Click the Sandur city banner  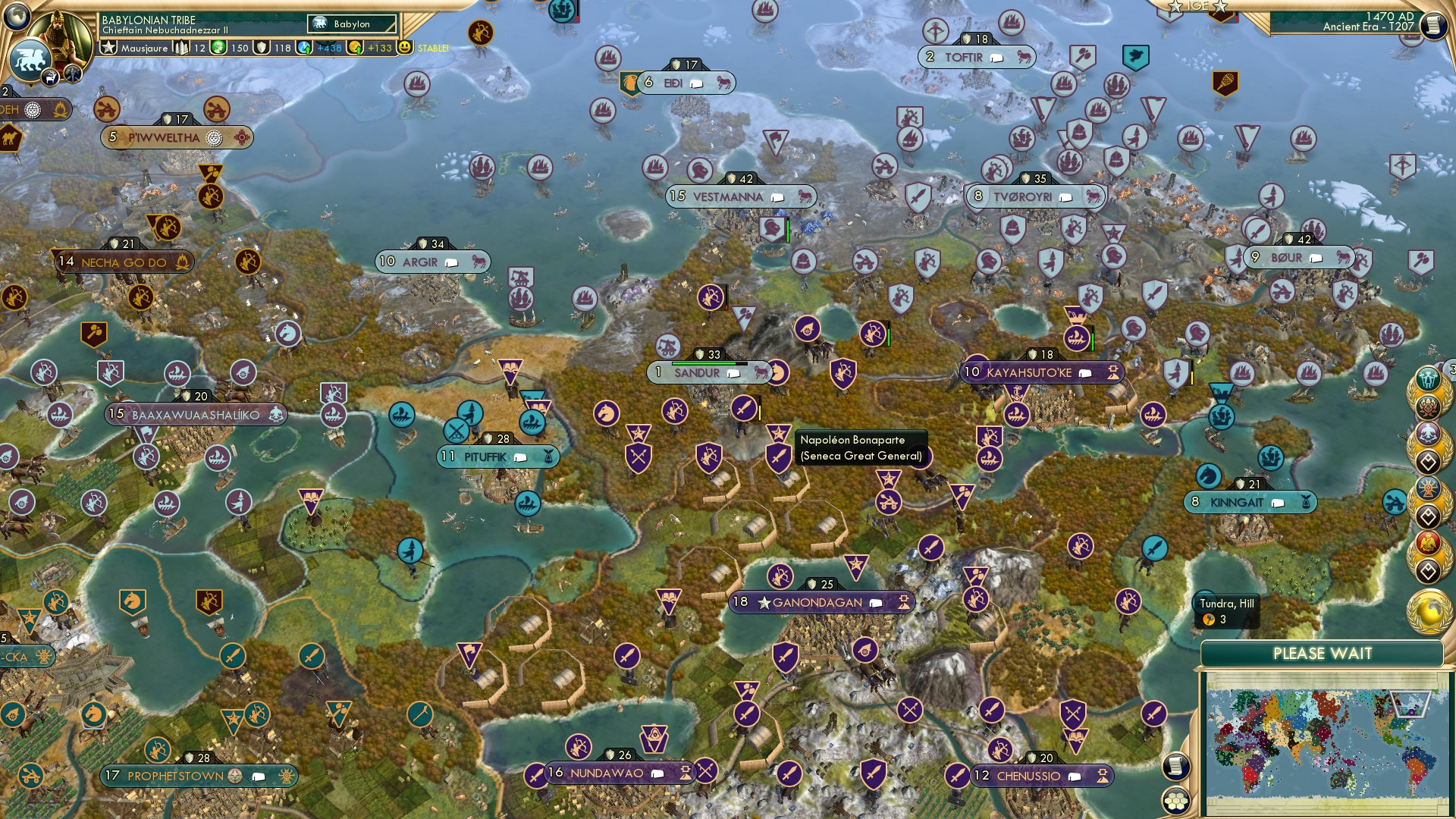(x=698, y=372)
